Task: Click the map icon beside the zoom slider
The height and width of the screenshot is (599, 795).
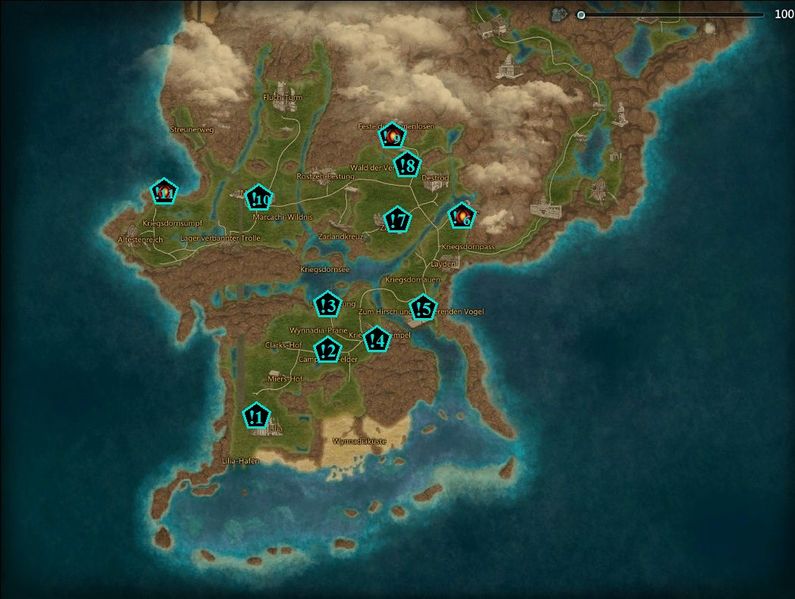Action: click(x=560, y=15)
